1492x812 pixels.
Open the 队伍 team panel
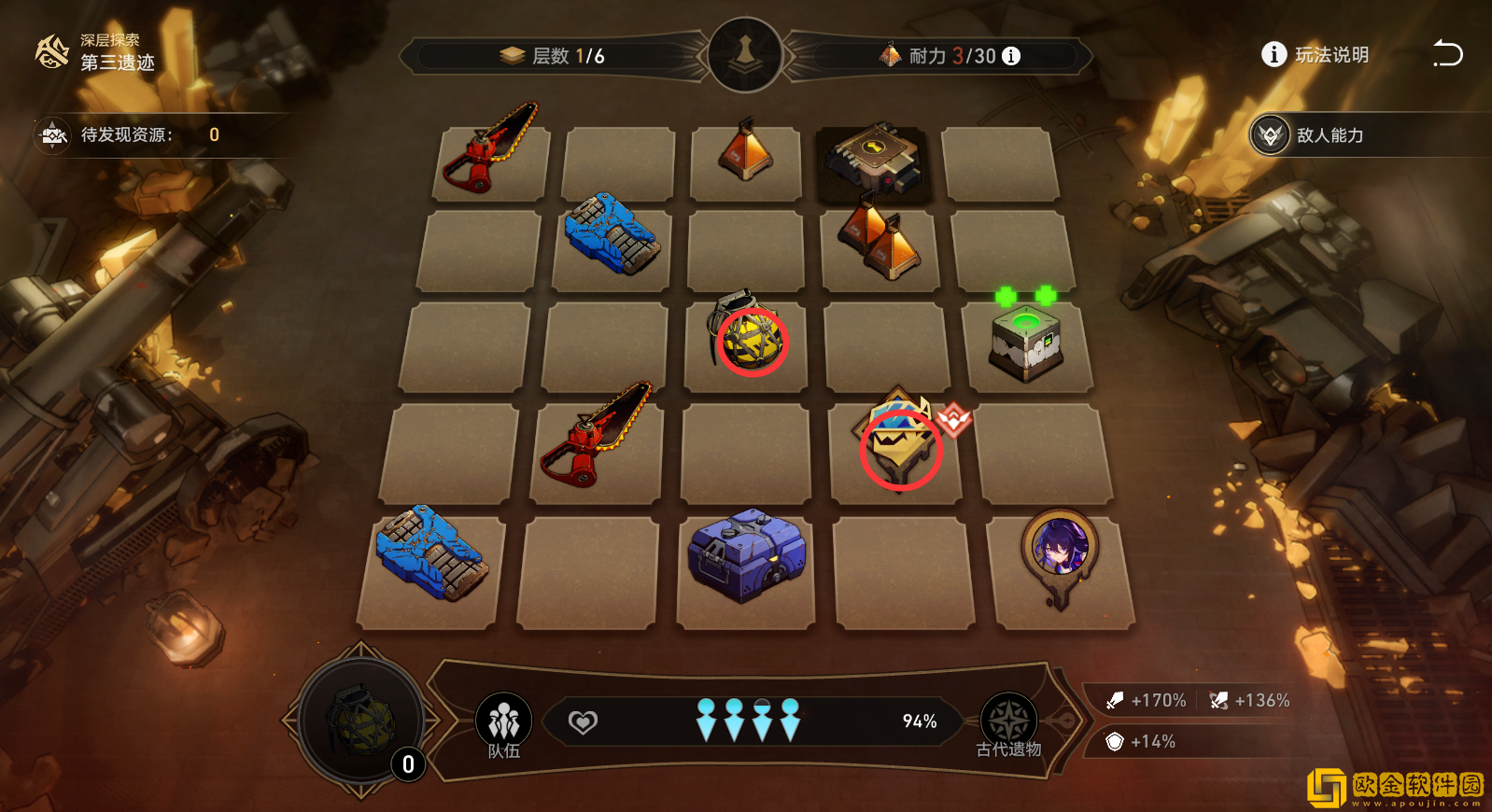pos(503,723)
